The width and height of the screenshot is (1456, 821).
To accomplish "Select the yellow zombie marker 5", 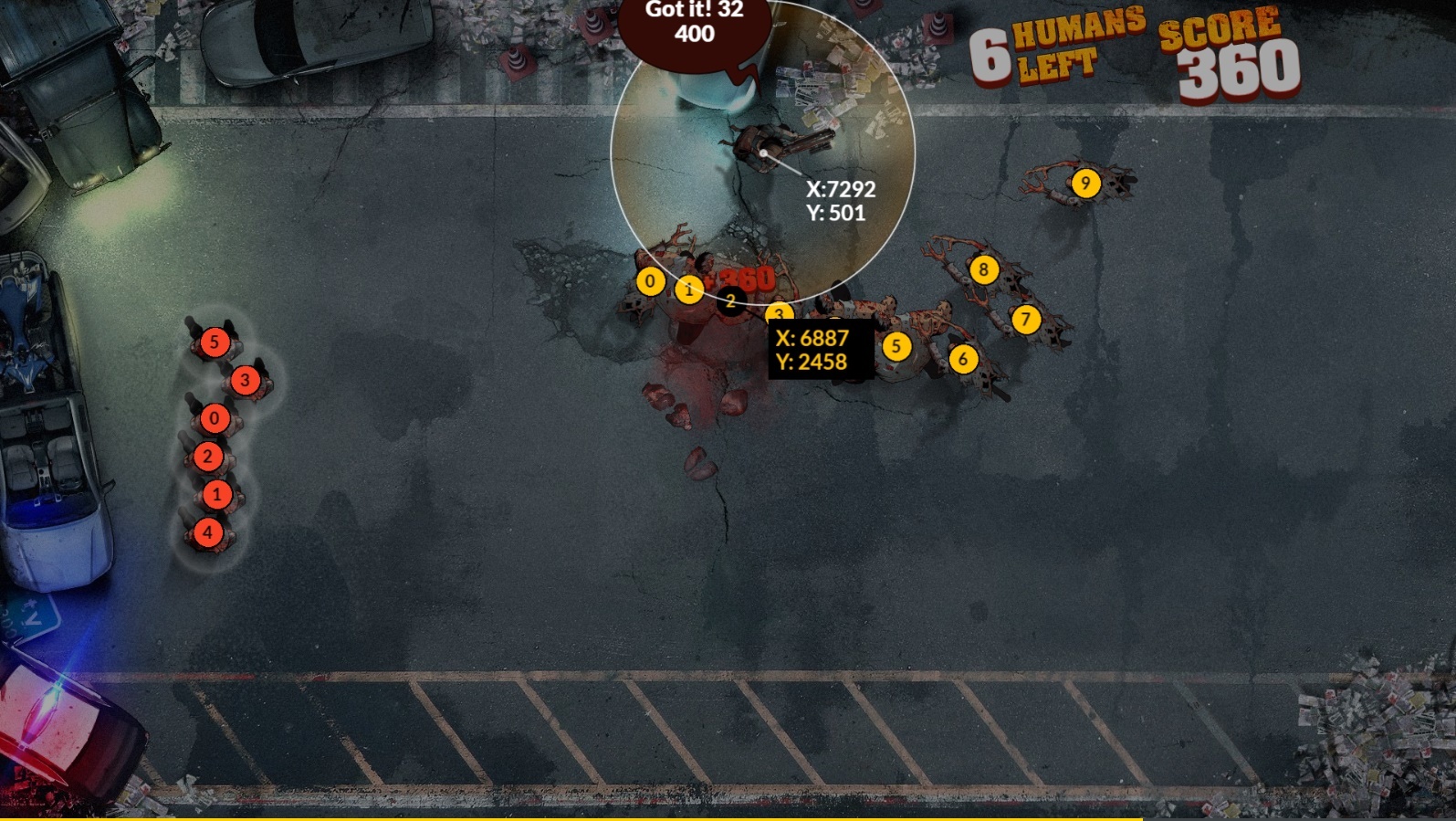I will tap(896, 346).
